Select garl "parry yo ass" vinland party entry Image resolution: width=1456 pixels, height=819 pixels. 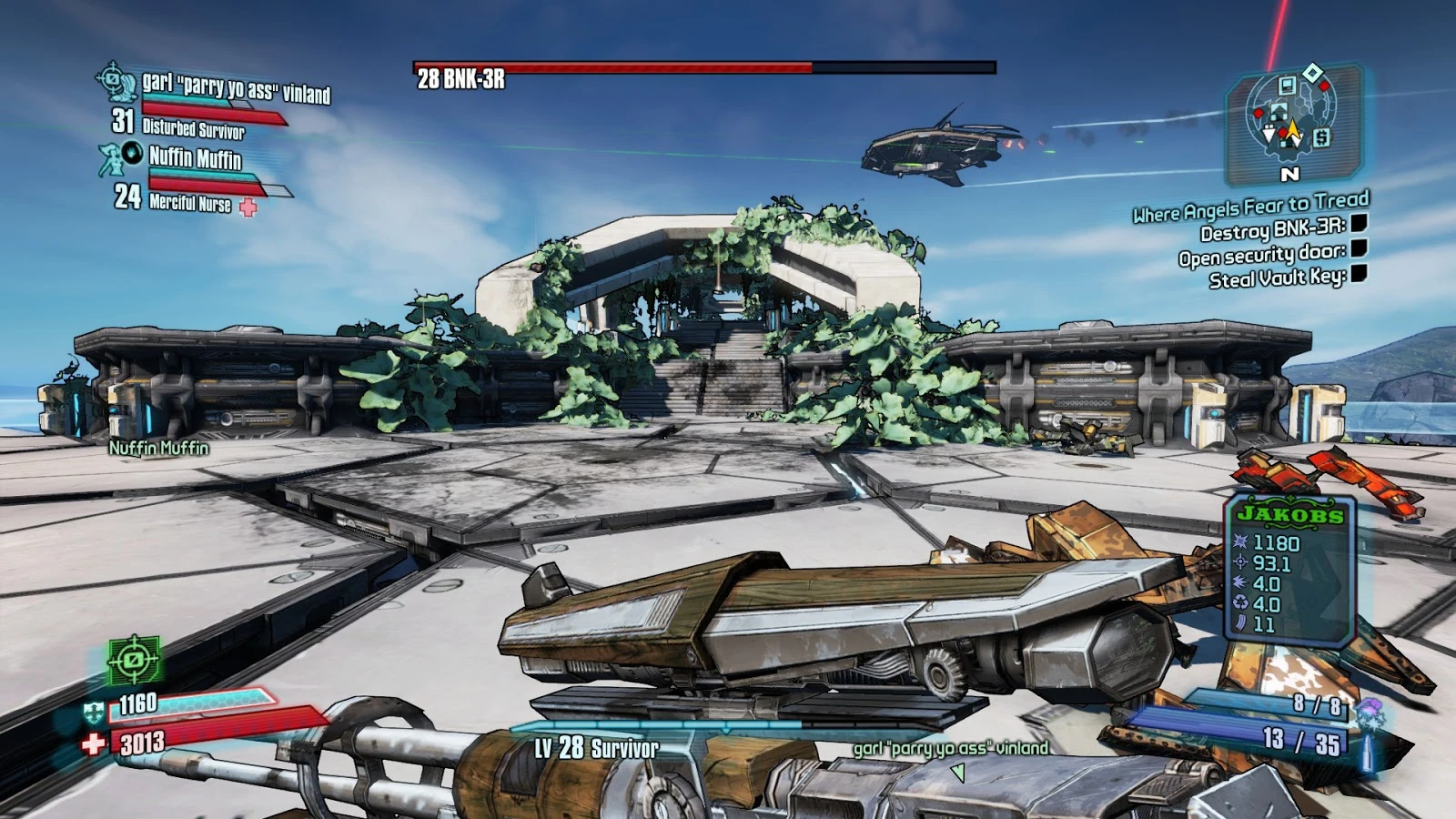point(236,87)
